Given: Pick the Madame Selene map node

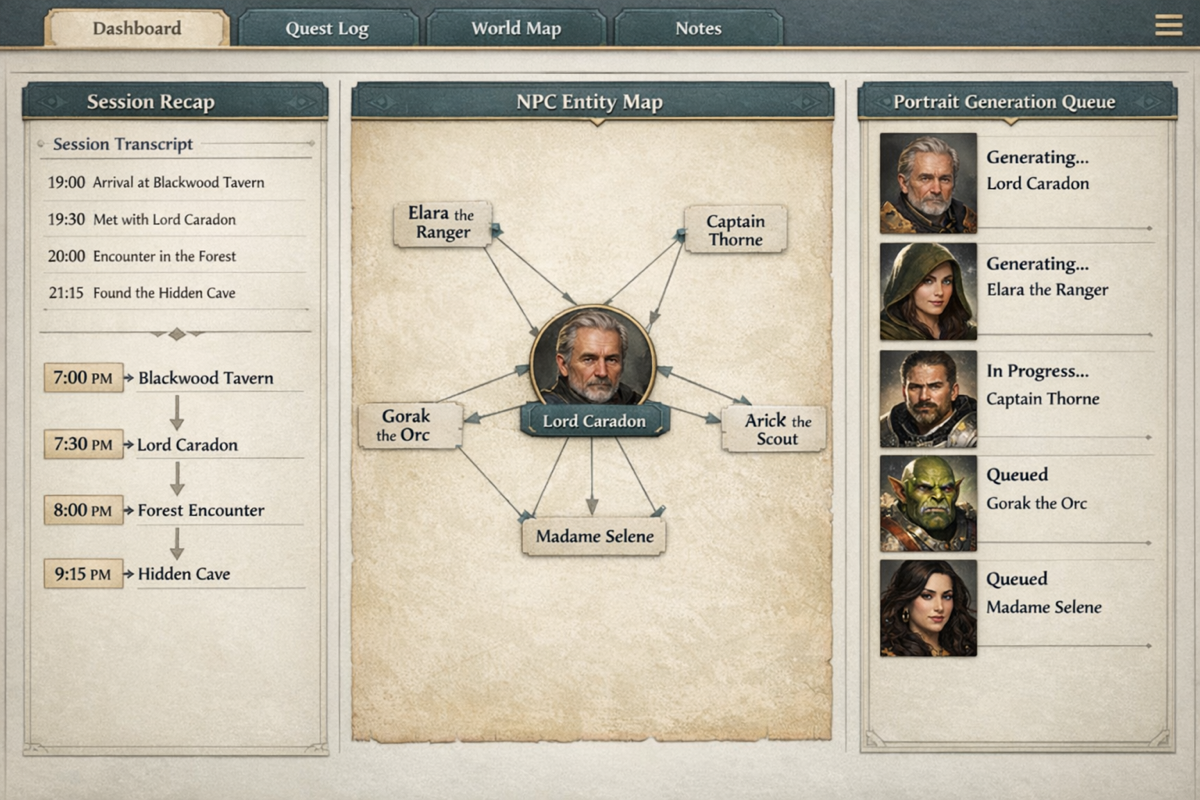Looking at the screenshot, I should coord(594,536).
